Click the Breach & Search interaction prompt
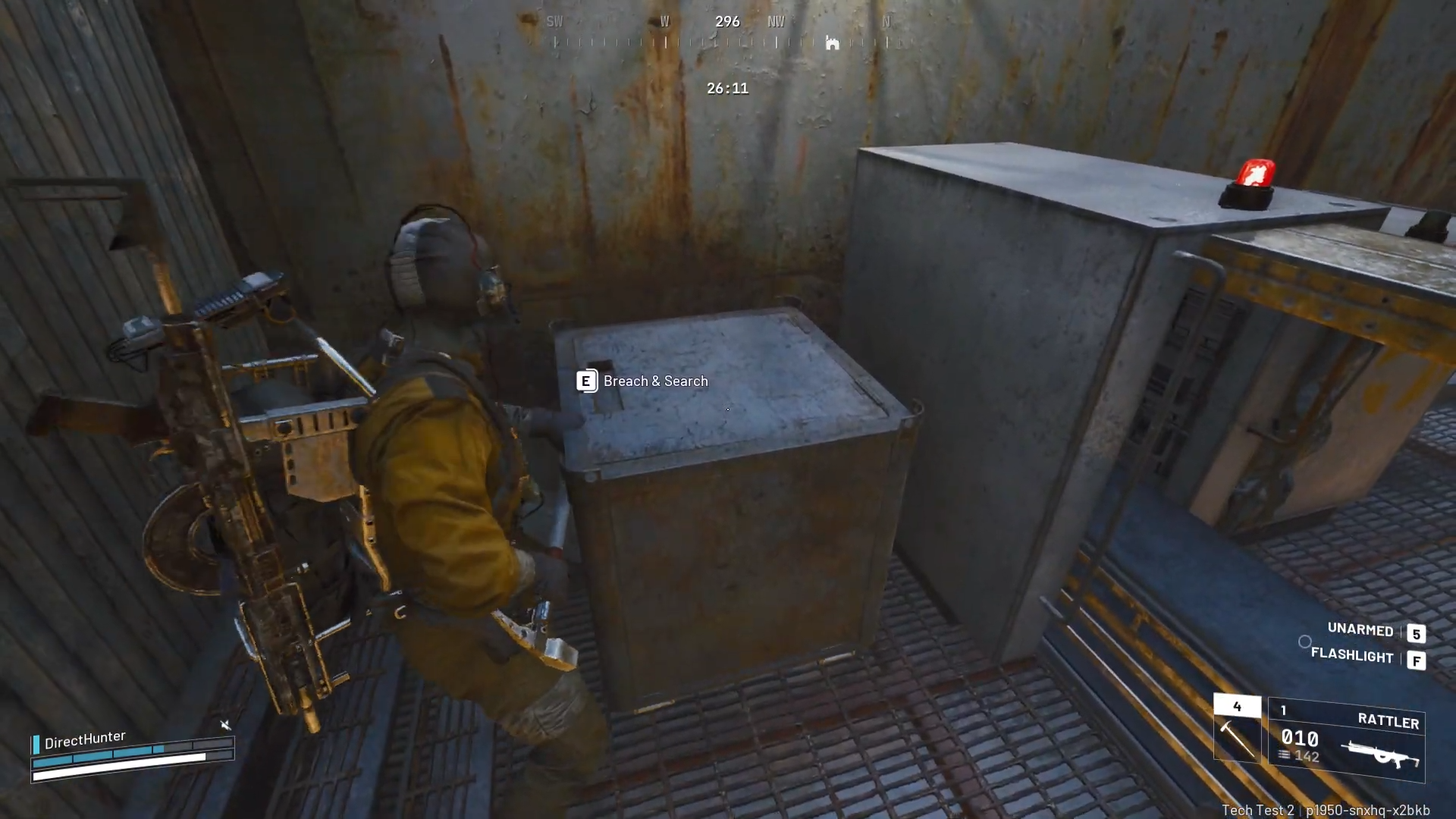 pyautogui.click(x=654, y=381)
